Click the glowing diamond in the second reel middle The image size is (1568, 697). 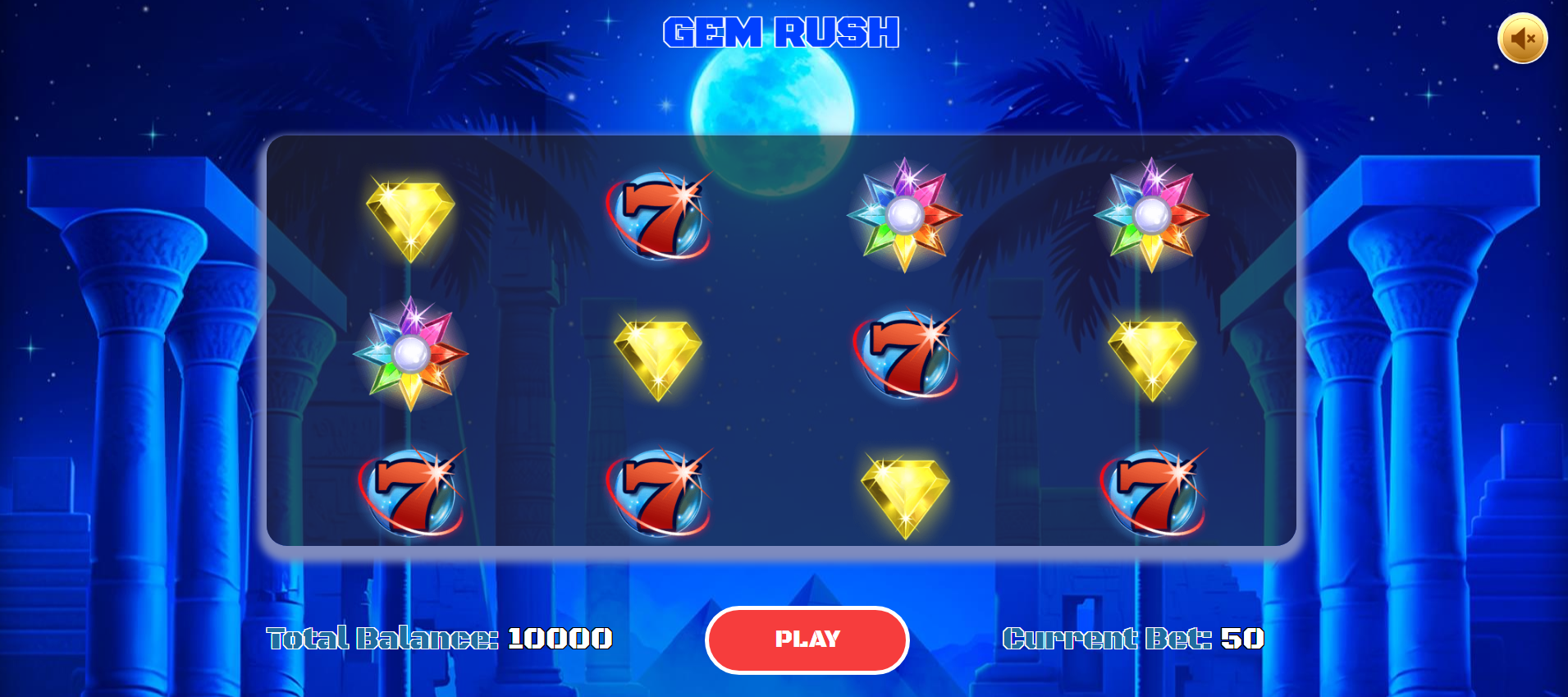(659, 355)
